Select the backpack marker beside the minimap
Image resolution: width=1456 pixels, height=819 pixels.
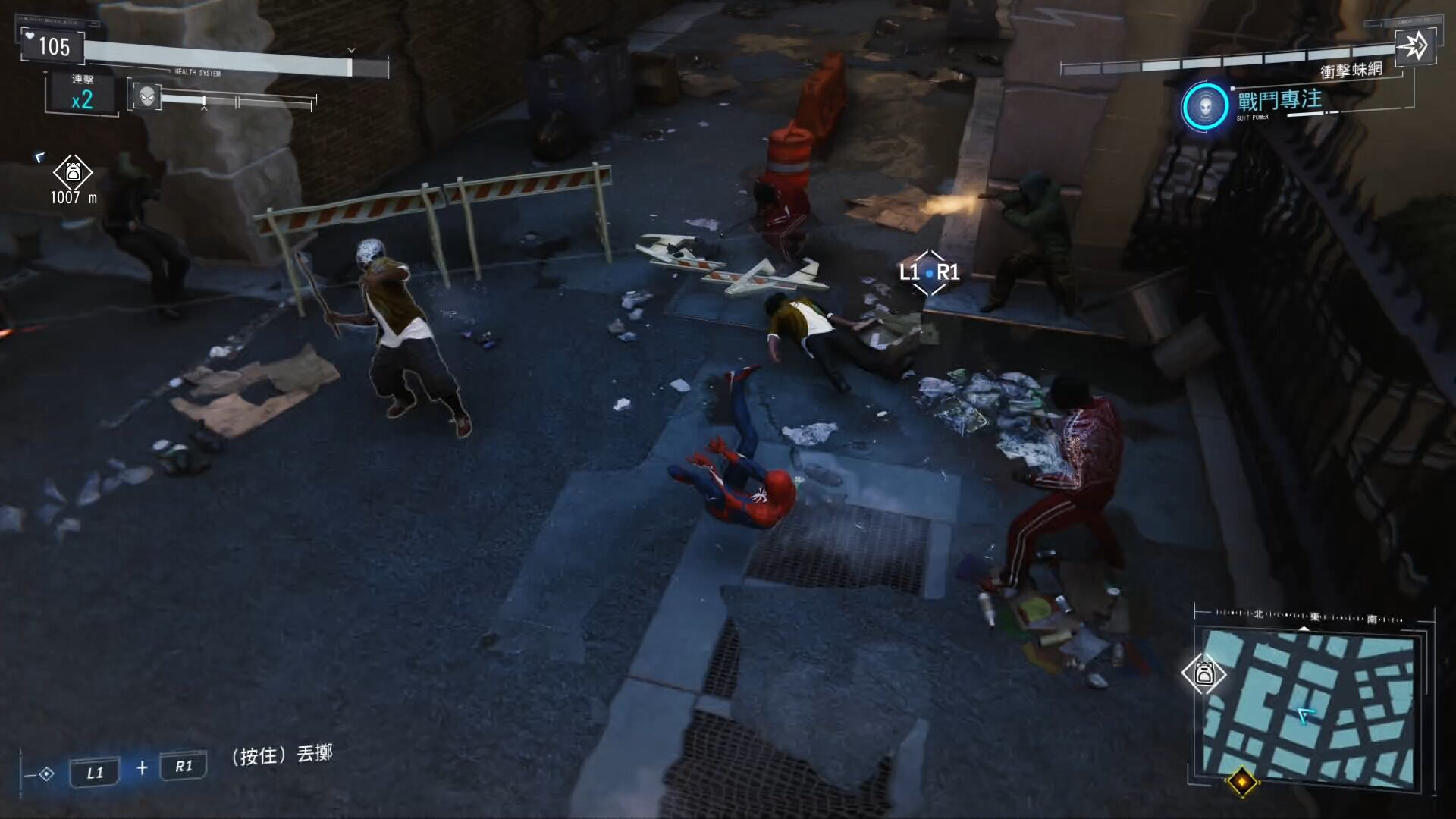(x=1203, y=673)
